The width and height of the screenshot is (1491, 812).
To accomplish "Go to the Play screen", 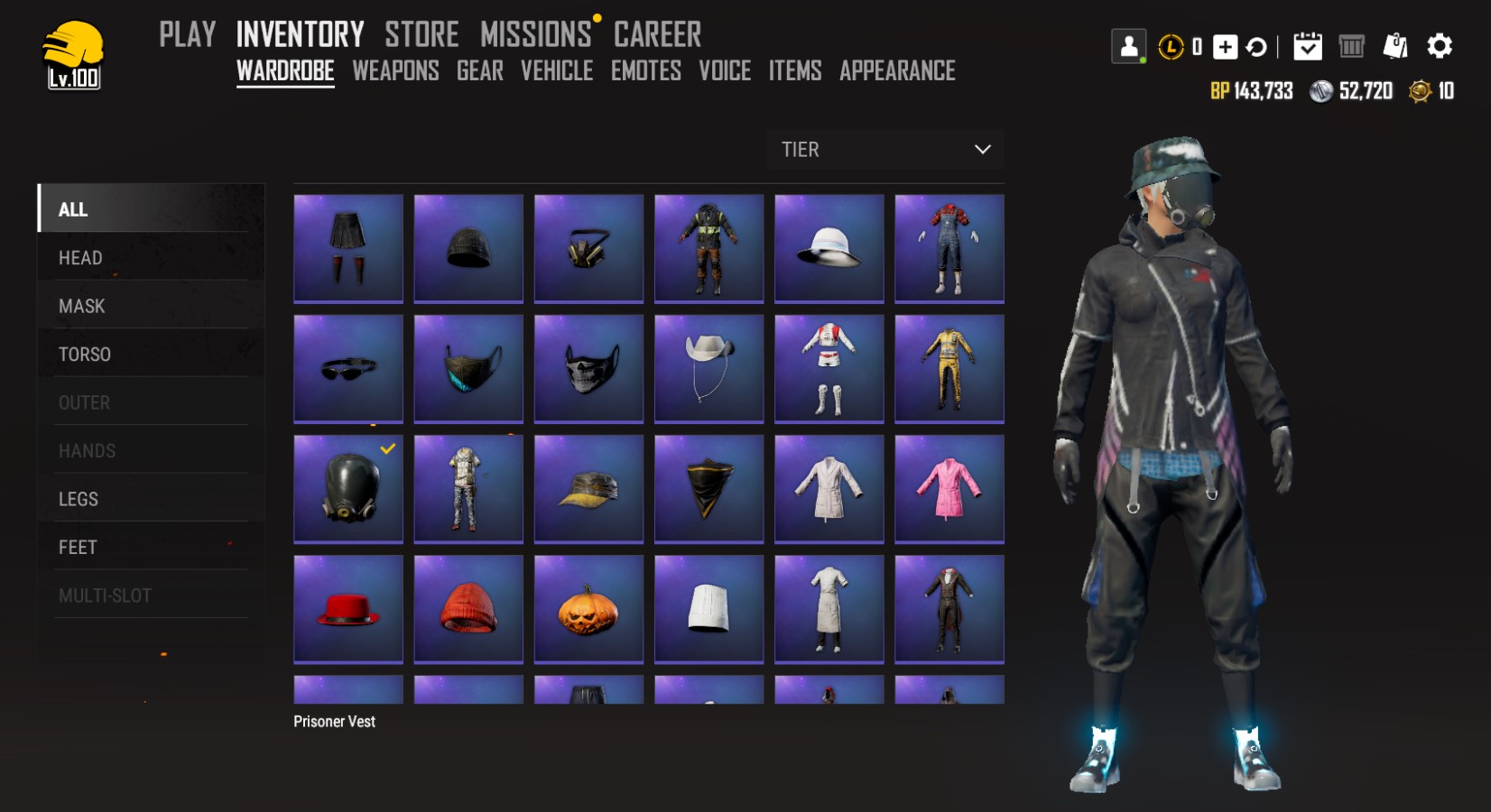I will point(188,34).
